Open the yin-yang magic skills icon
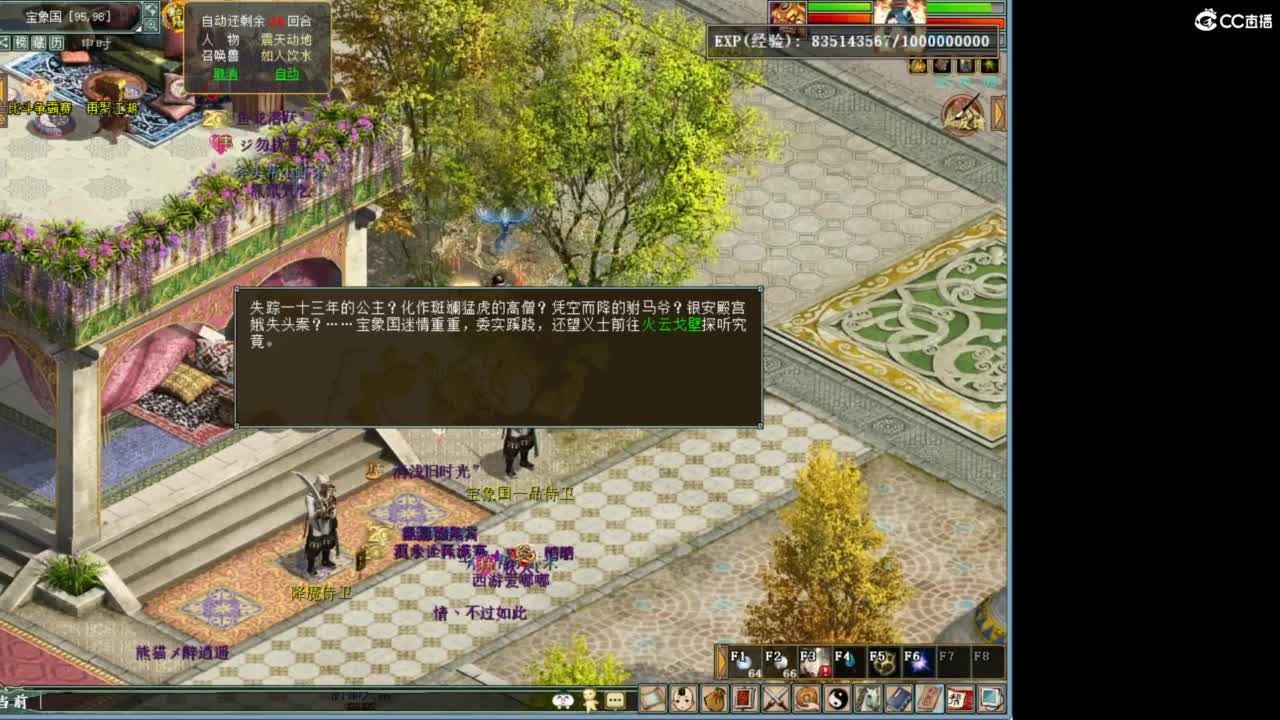Viewport: 1280px width, 720px height. coord(837,701)
